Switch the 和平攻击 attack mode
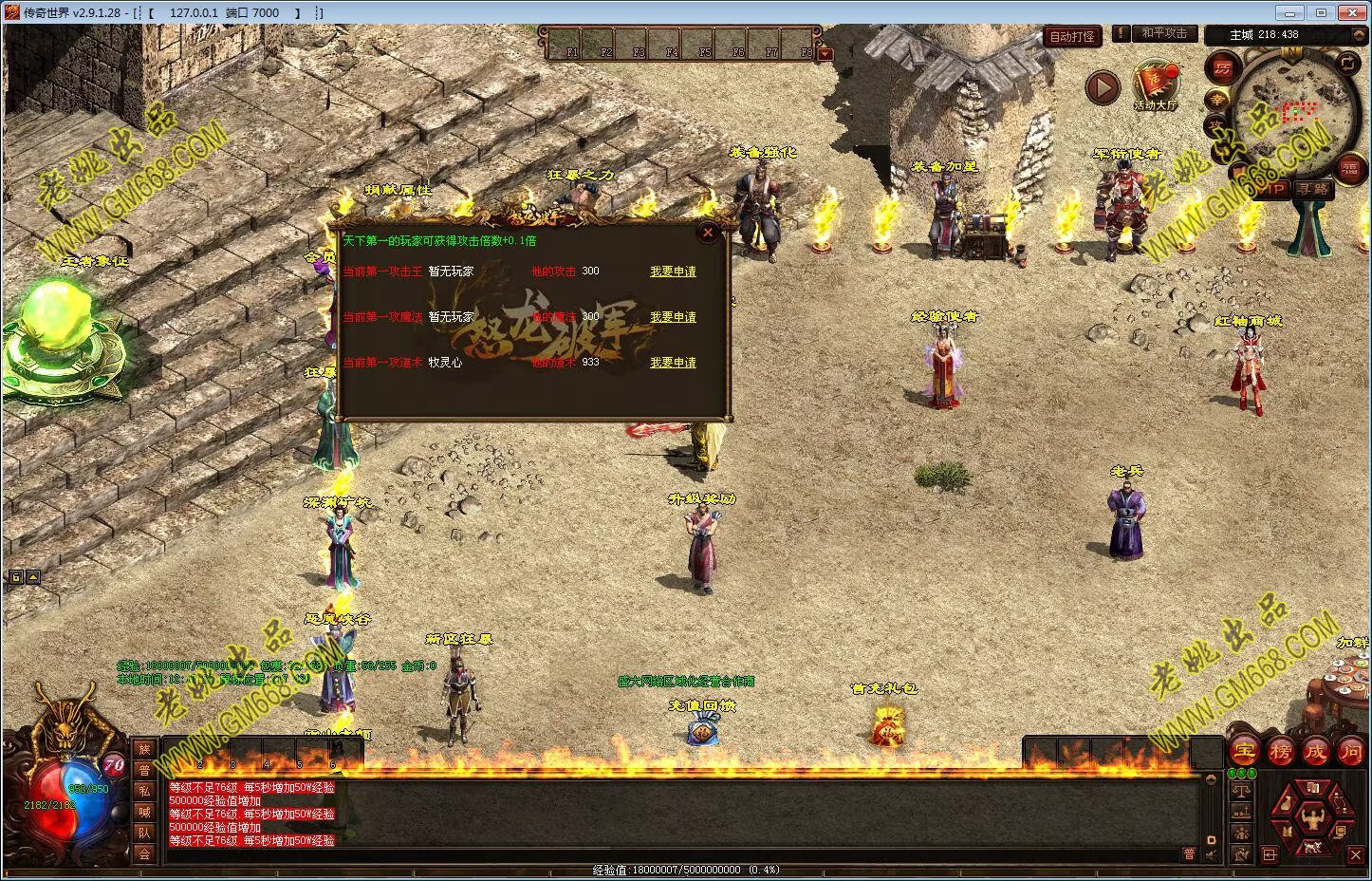This screenshot has width=1372, height=881. click(x=1163, y=33)
